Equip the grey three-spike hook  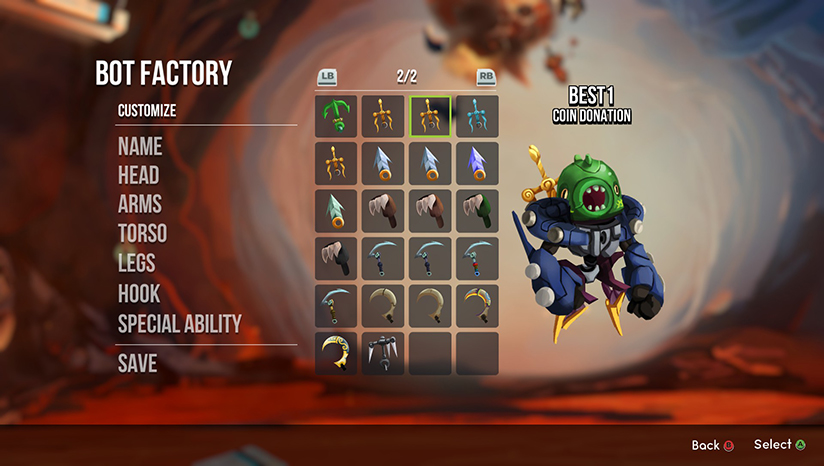point(383,353)
